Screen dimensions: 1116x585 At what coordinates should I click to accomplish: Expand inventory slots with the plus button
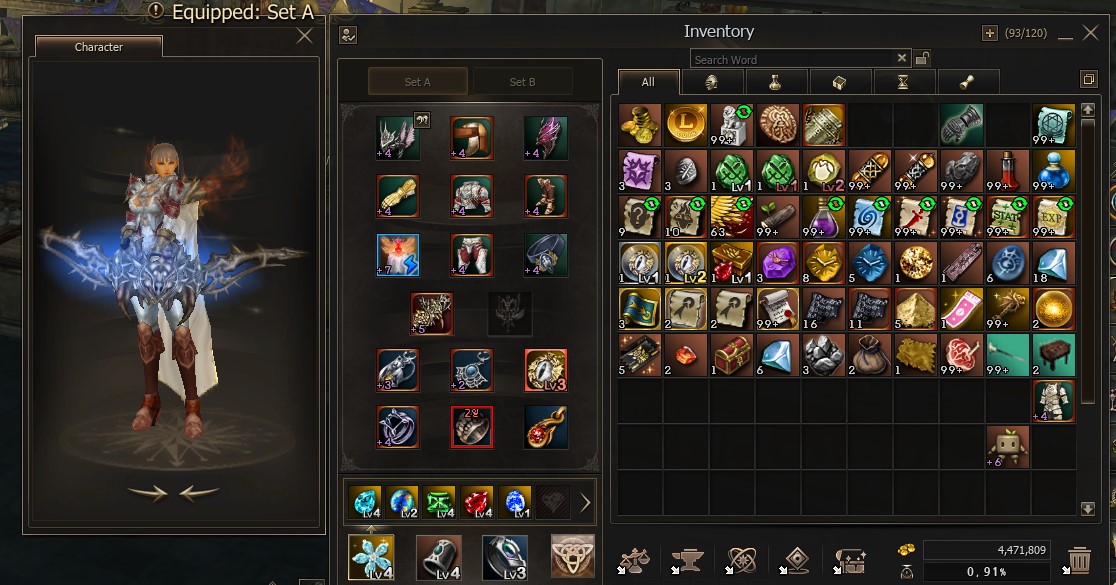point(990,33)
